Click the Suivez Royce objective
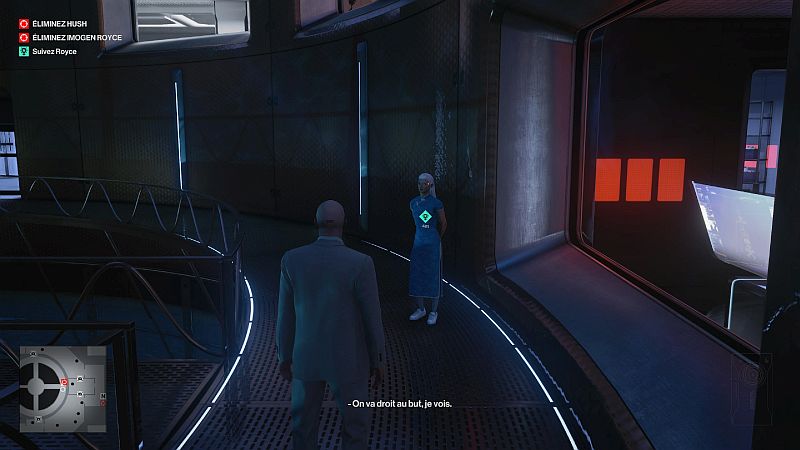 tap(54, 51)
